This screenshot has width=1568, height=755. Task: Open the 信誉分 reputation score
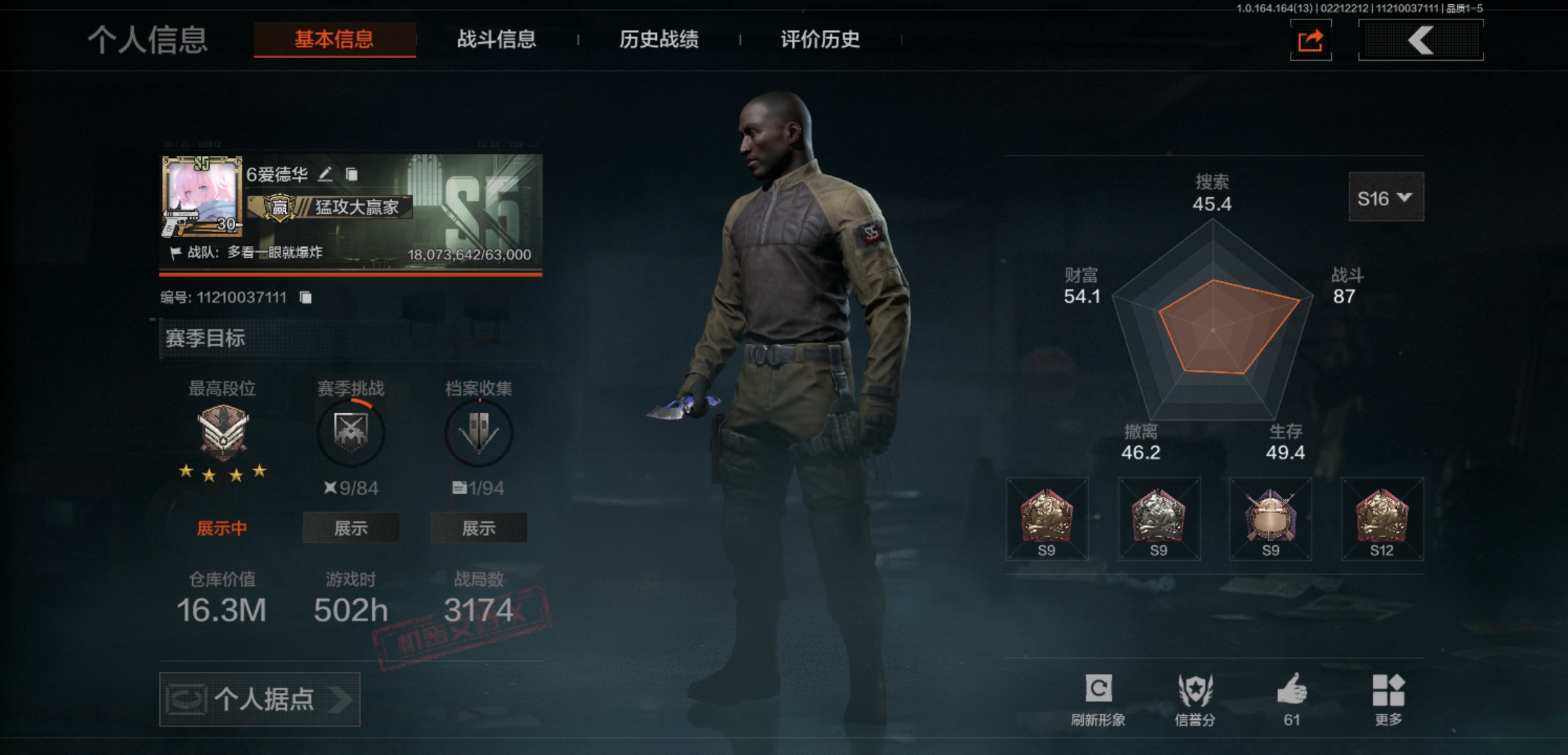[1195, 698]
